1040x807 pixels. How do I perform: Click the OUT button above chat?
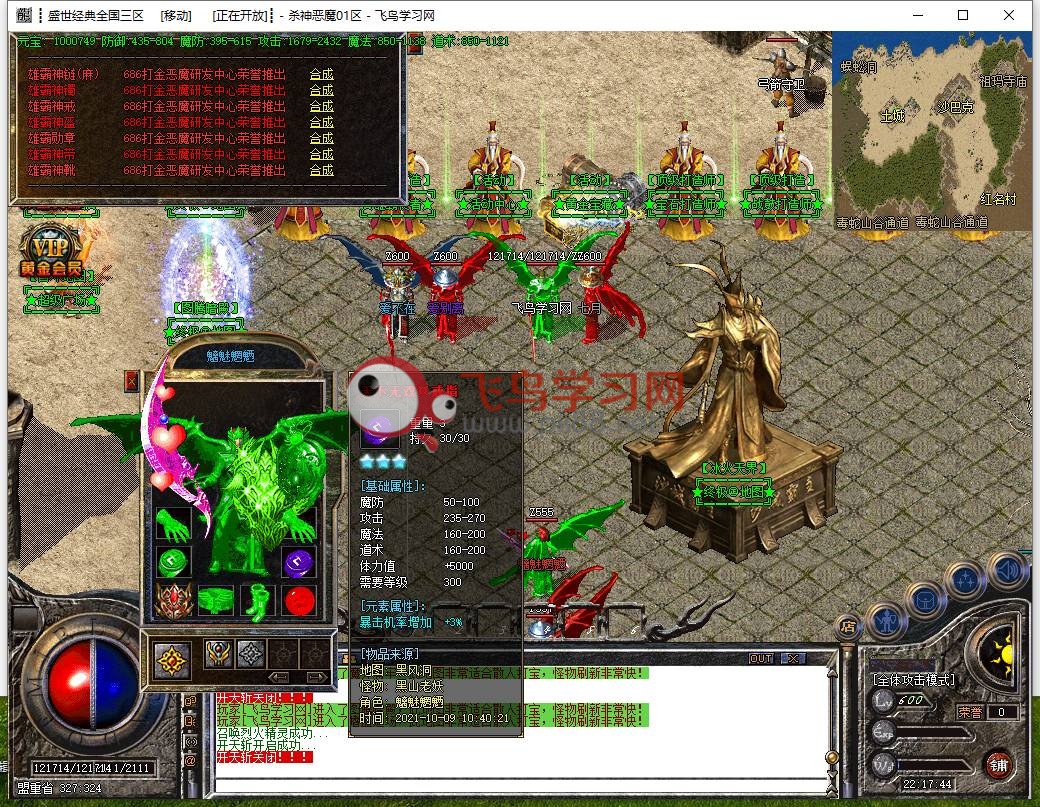[x=761, y=659]
